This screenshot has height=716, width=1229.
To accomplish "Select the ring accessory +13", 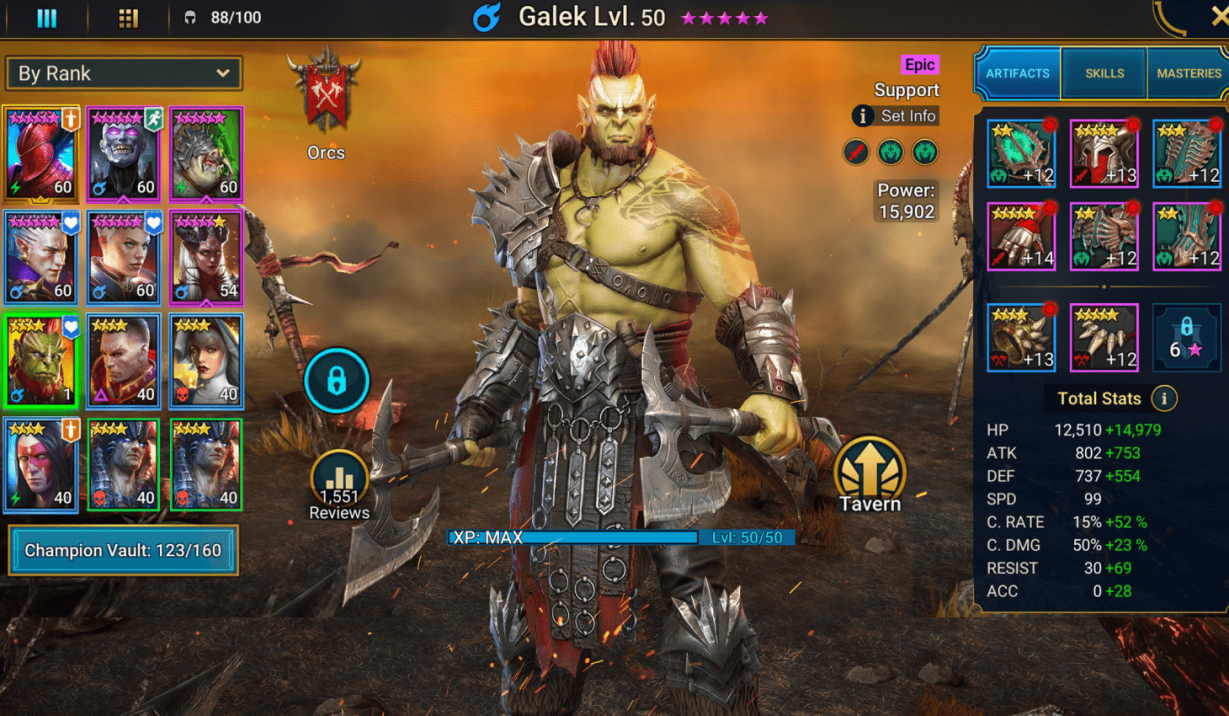I will 1021,337.
